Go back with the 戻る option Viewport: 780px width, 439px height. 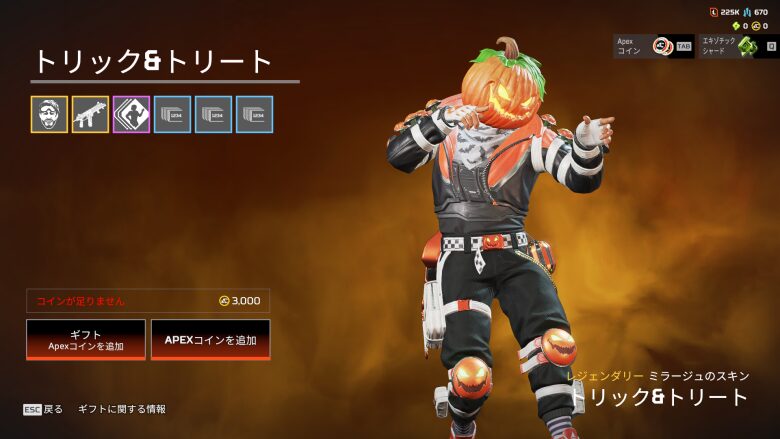(44, 409)
